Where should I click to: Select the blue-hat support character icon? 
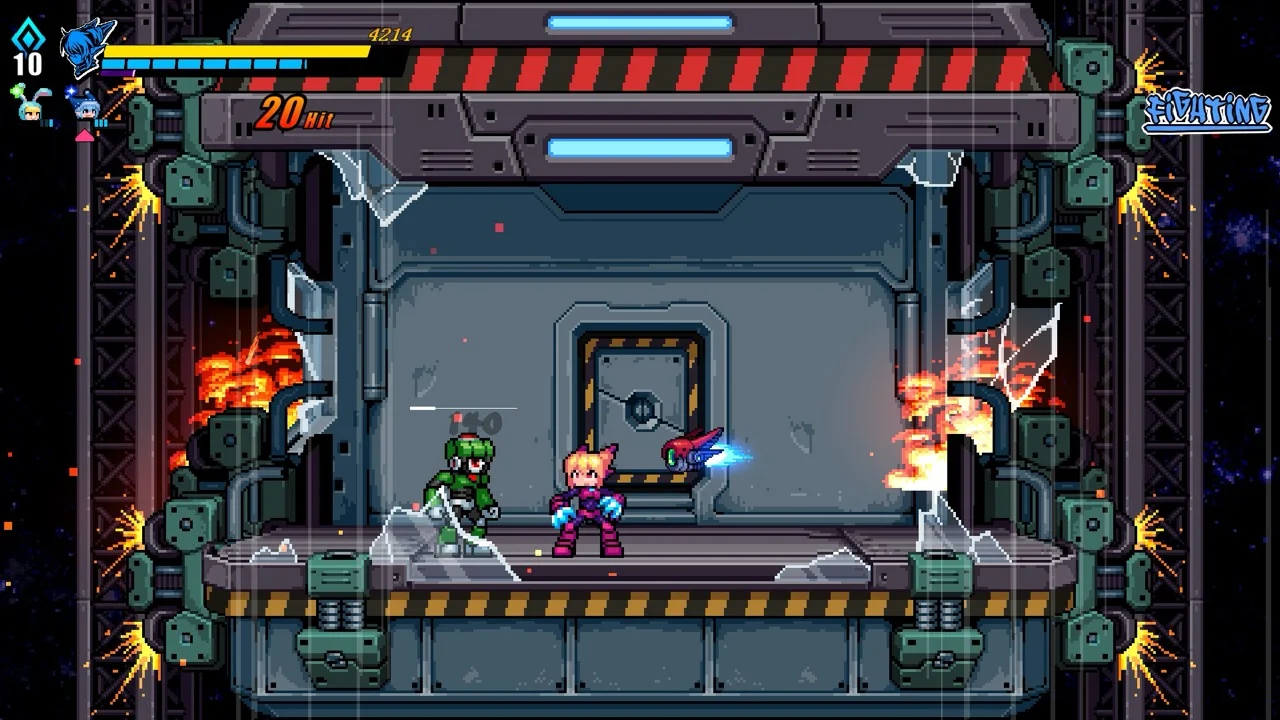pyautogui.click(x=84, y=104)
